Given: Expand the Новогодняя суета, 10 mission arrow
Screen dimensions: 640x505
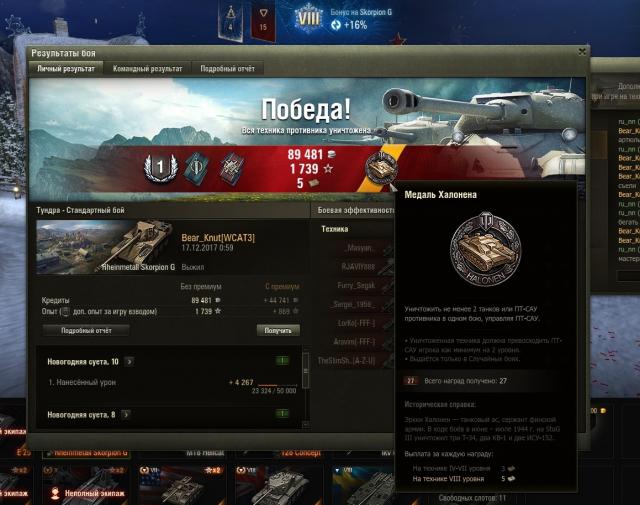Looking at the screenshot, I should (128, 361).
